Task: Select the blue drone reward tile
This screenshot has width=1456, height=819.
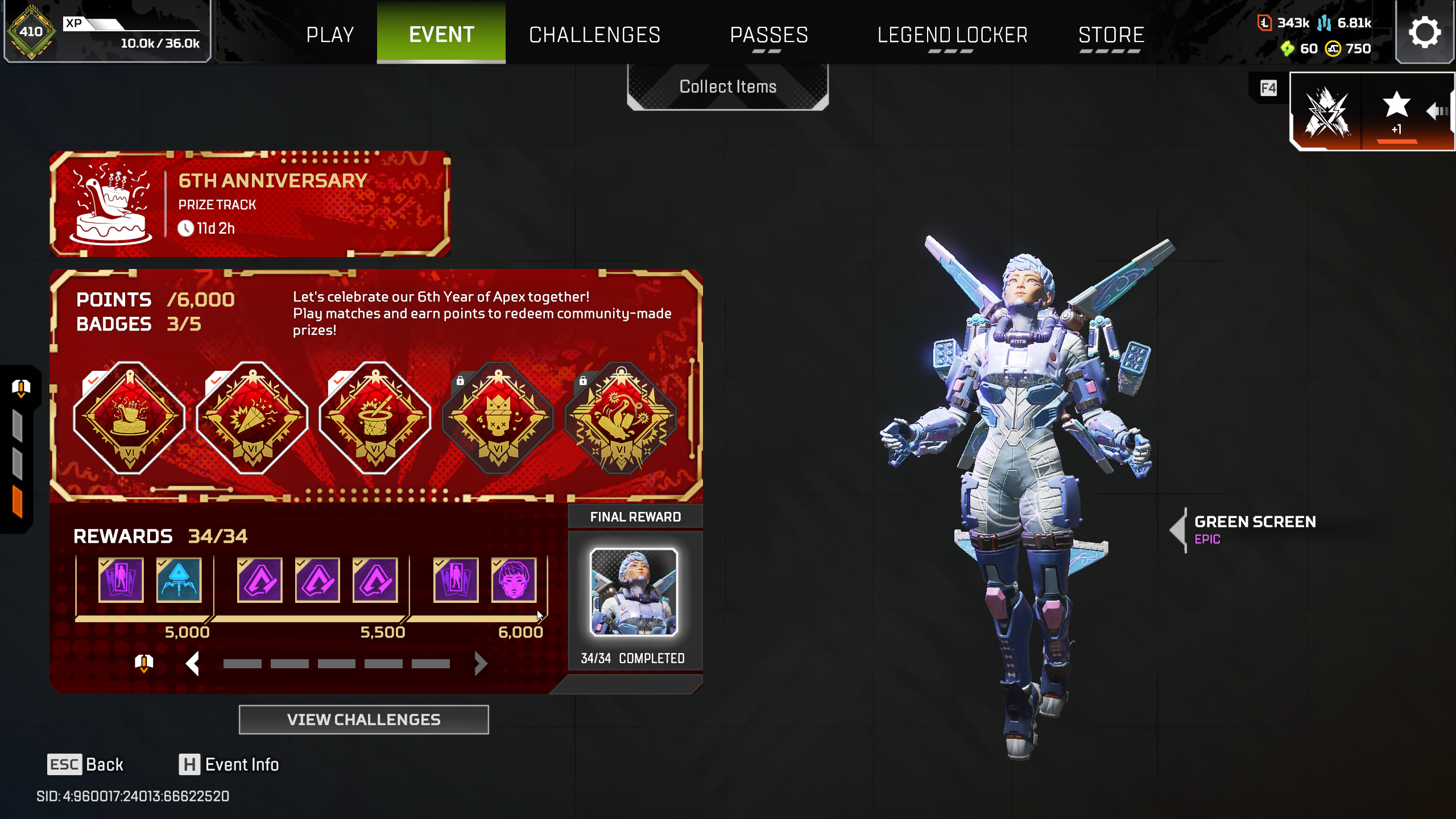Action: tap(179, 580)
